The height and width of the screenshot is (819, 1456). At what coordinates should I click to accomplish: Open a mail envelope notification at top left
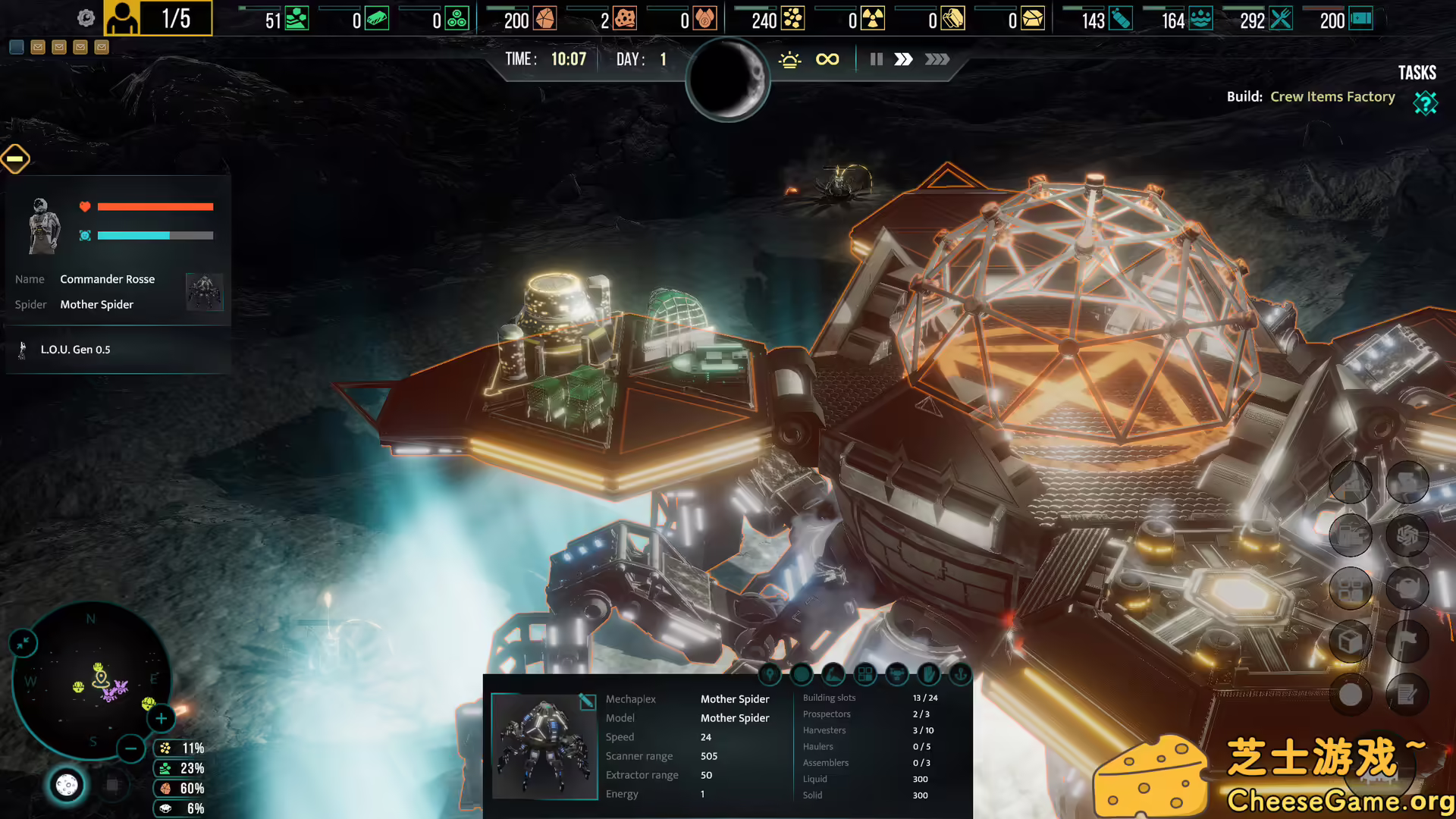coord(38,47)
